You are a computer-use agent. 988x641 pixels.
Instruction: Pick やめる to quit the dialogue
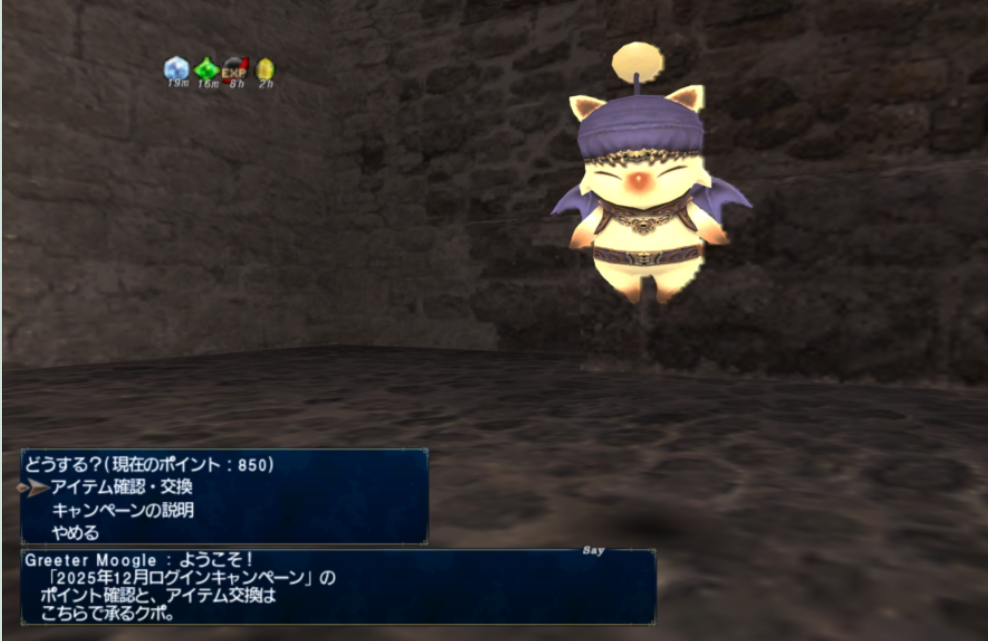click(x=75, y=532)
